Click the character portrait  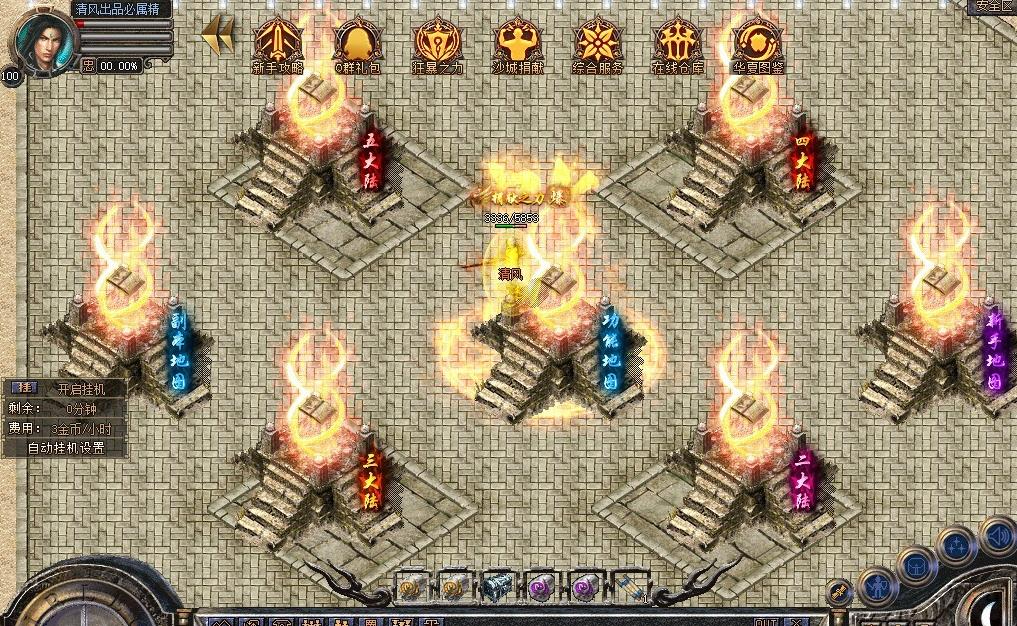click(x=40, y=40)
